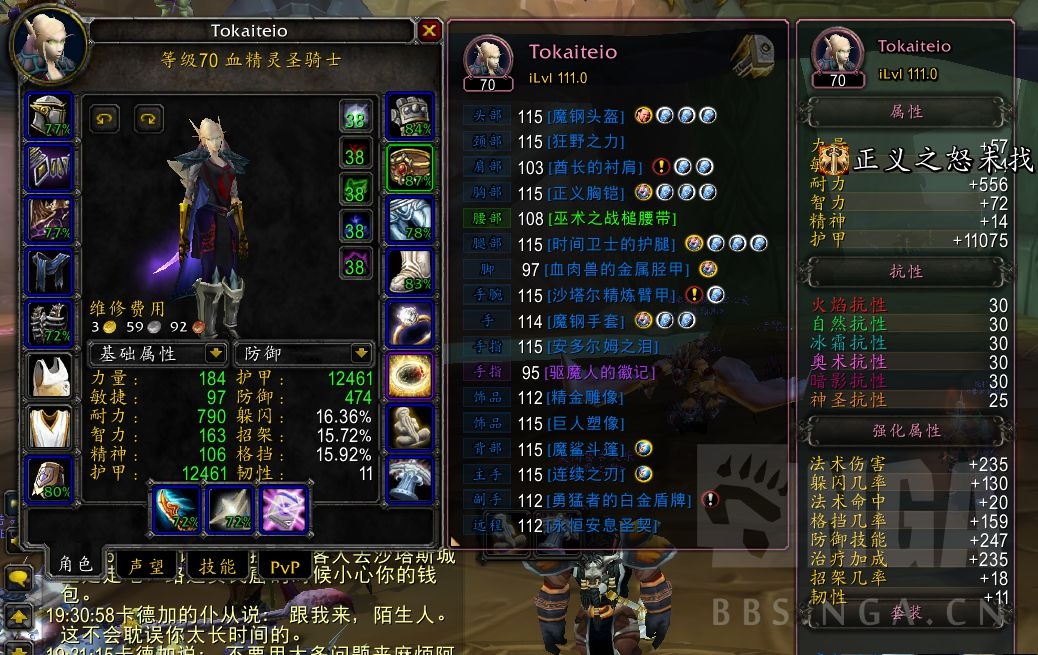Select 巫术之战槌腰带 belt entry

point(610,218)
